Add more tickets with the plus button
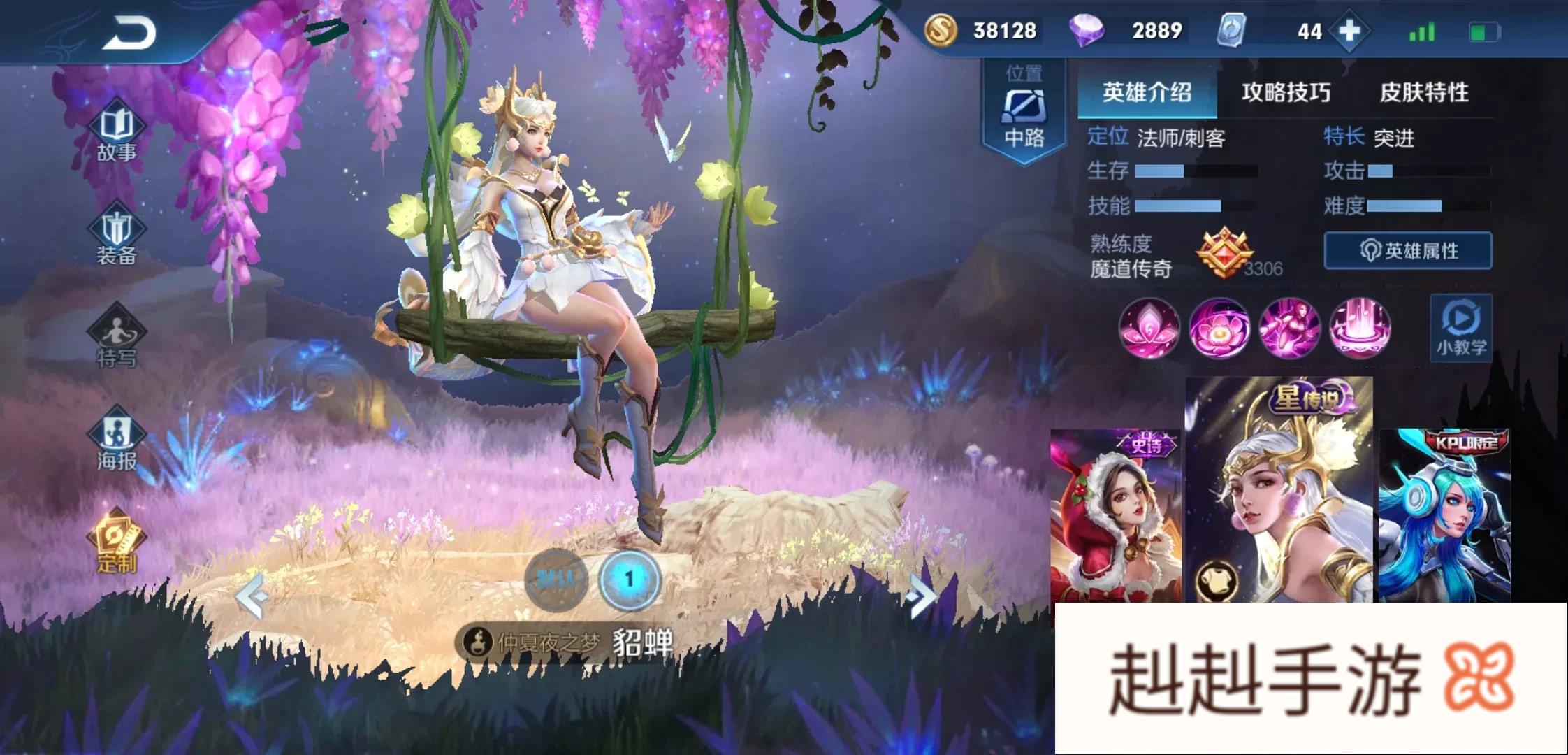The image size is (1568, 755). tap(1350, 31)
